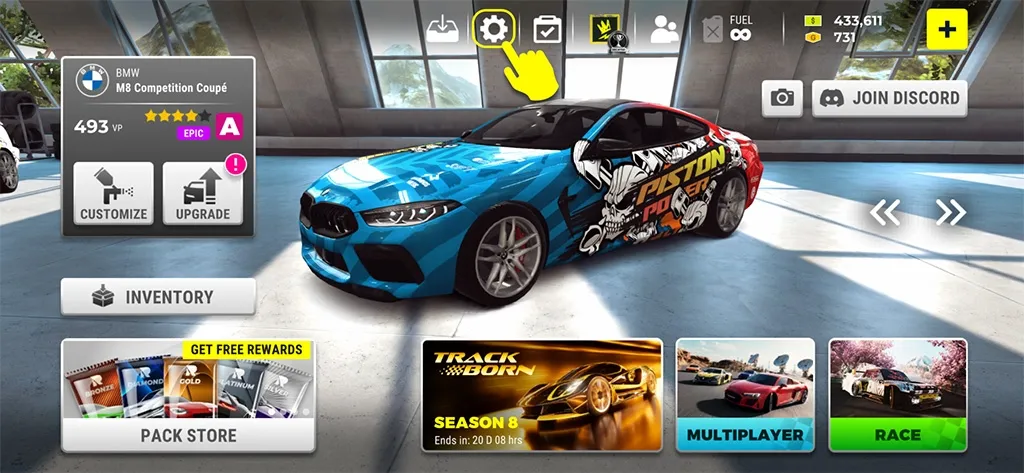Open photo mode with the camera button
The image size is (1024, 473).
click(x=782, y=98)
